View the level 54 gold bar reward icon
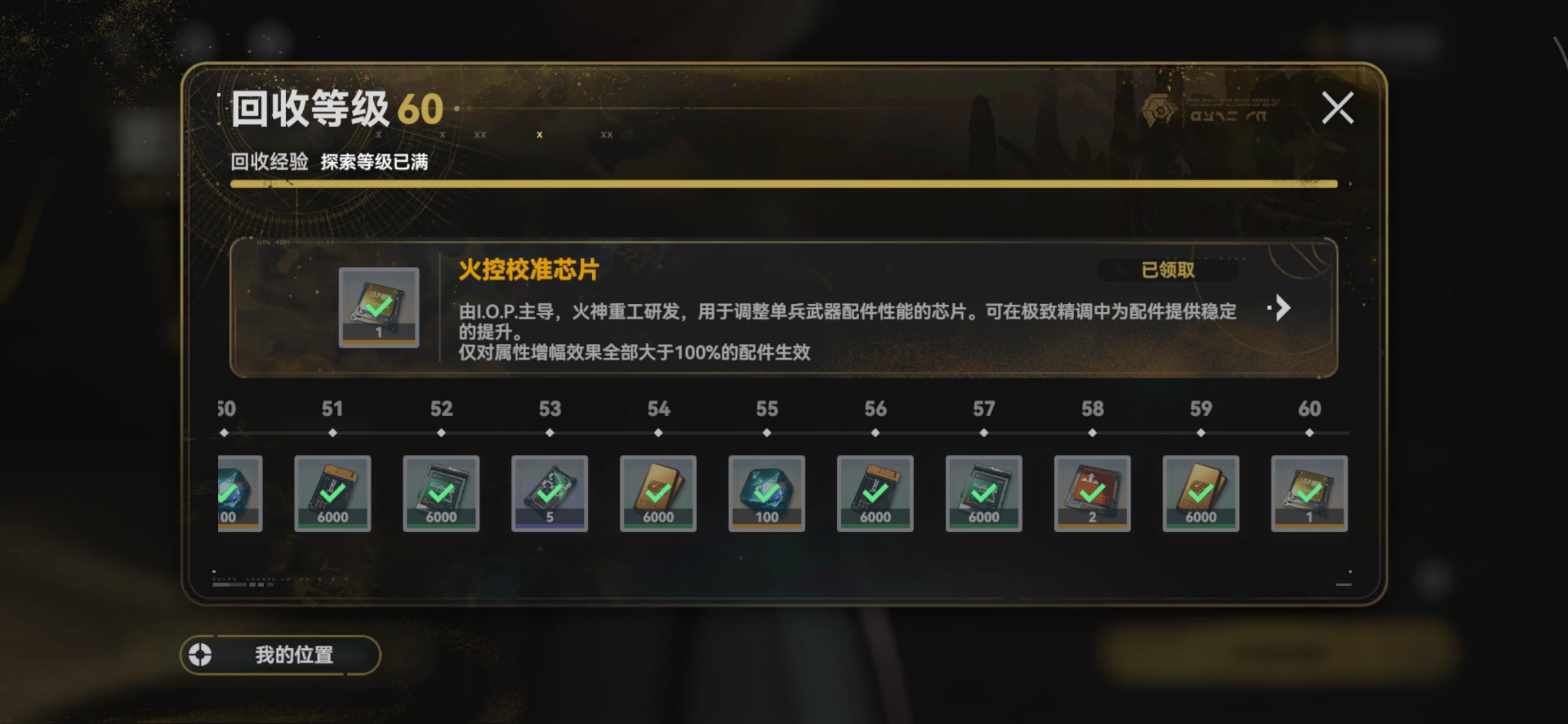Image resolution: width=1568 pixels, height=724 pixels. click(657, 493)
